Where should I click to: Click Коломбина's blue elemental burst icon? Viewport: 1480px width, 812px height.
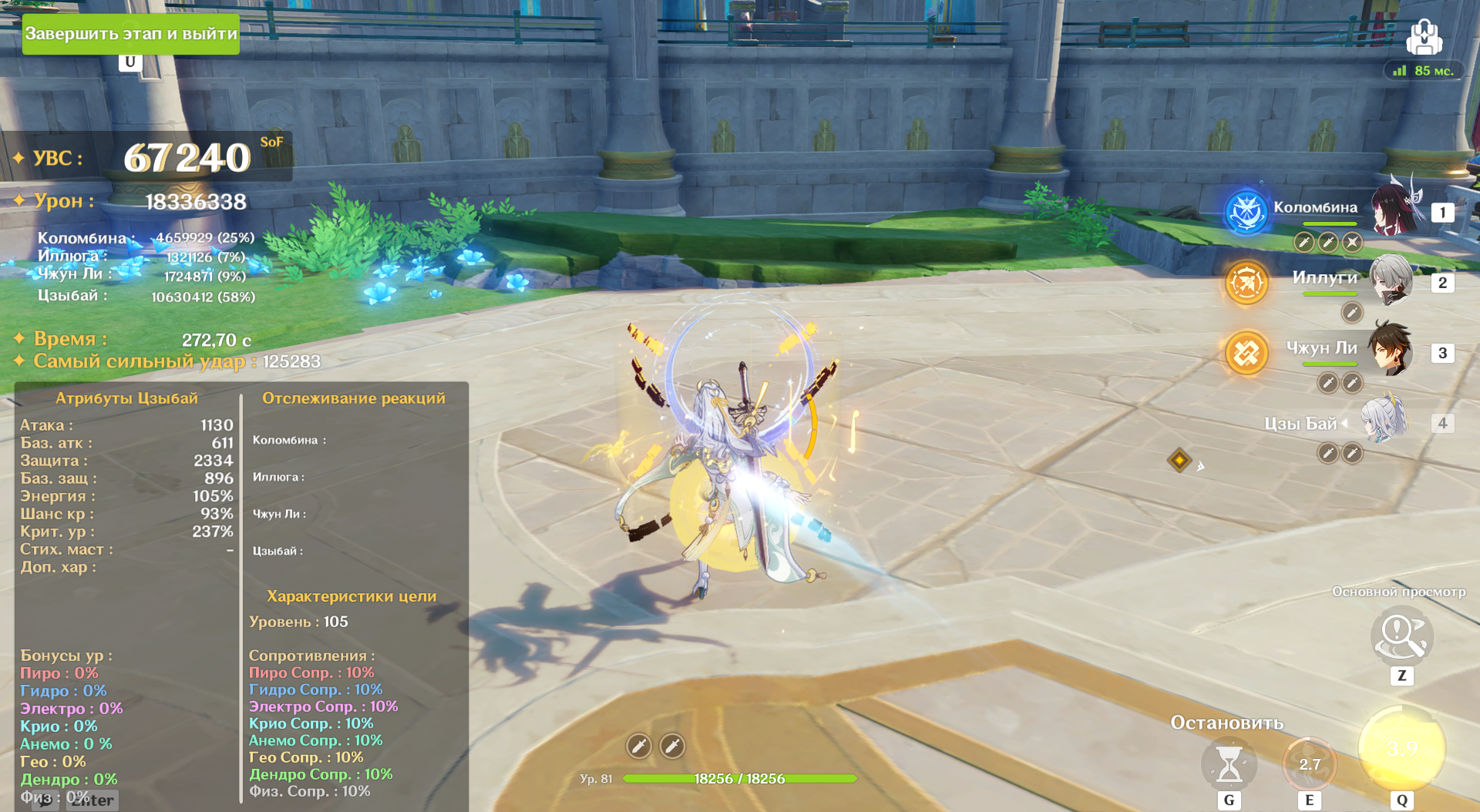1246,211
